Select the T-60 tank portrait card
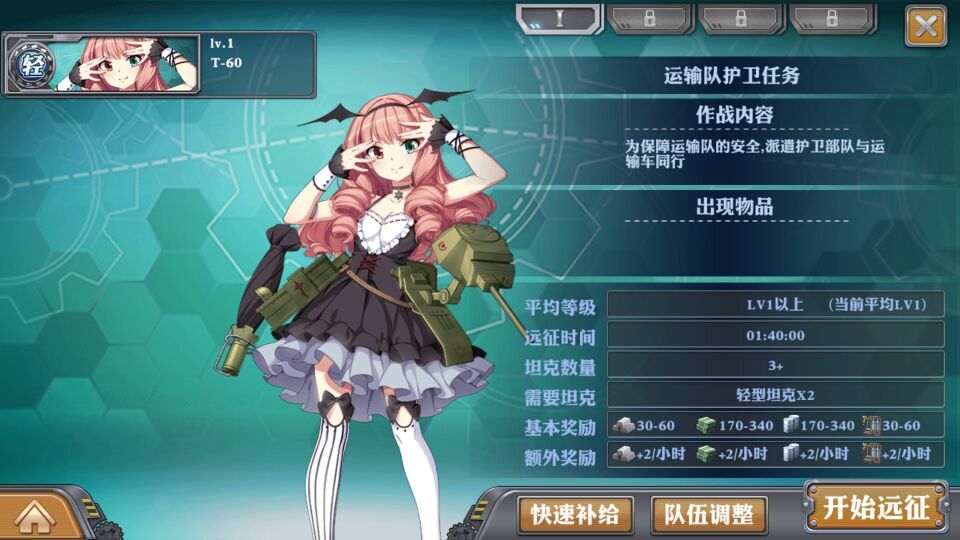Viewport: 960px width, 540px height. click(x=160, y=64)
